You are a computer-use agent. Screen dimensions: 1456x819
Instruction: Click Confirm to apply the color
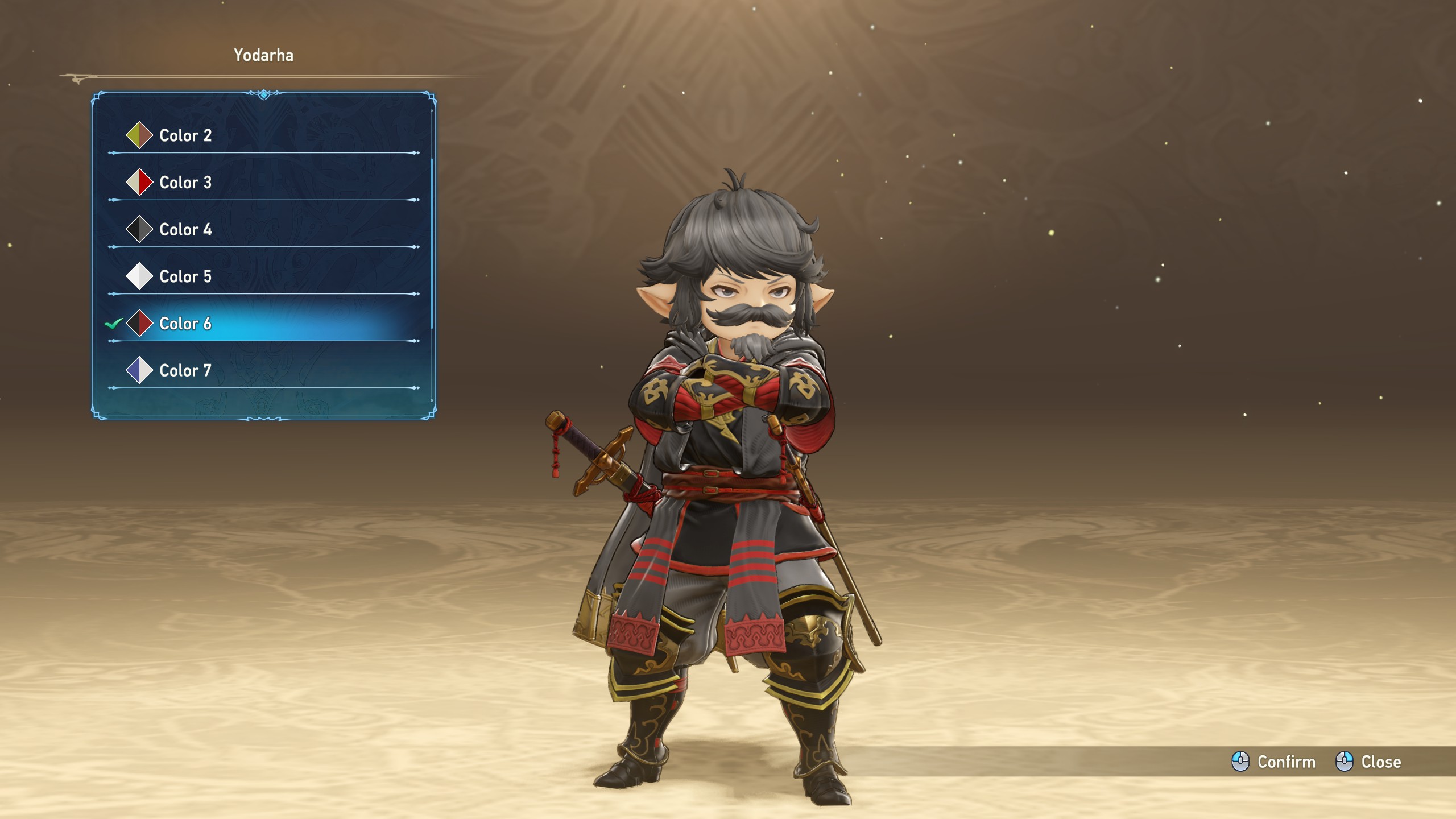click(1274, 762)
